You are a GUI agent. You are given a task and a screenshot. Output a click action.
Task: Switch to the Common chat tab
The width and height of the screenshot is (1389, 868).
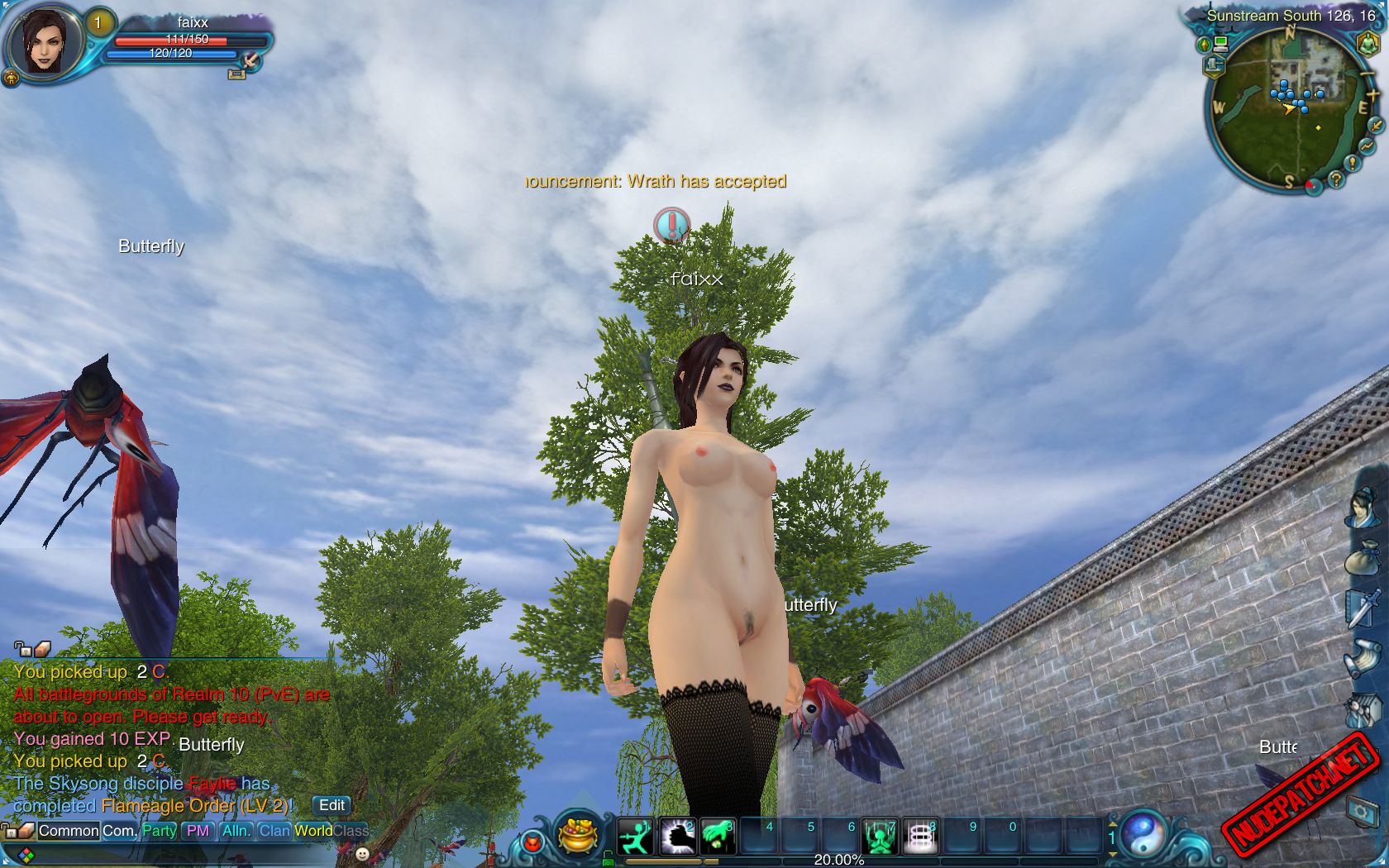pyautogui.click(x=68, y=831)
